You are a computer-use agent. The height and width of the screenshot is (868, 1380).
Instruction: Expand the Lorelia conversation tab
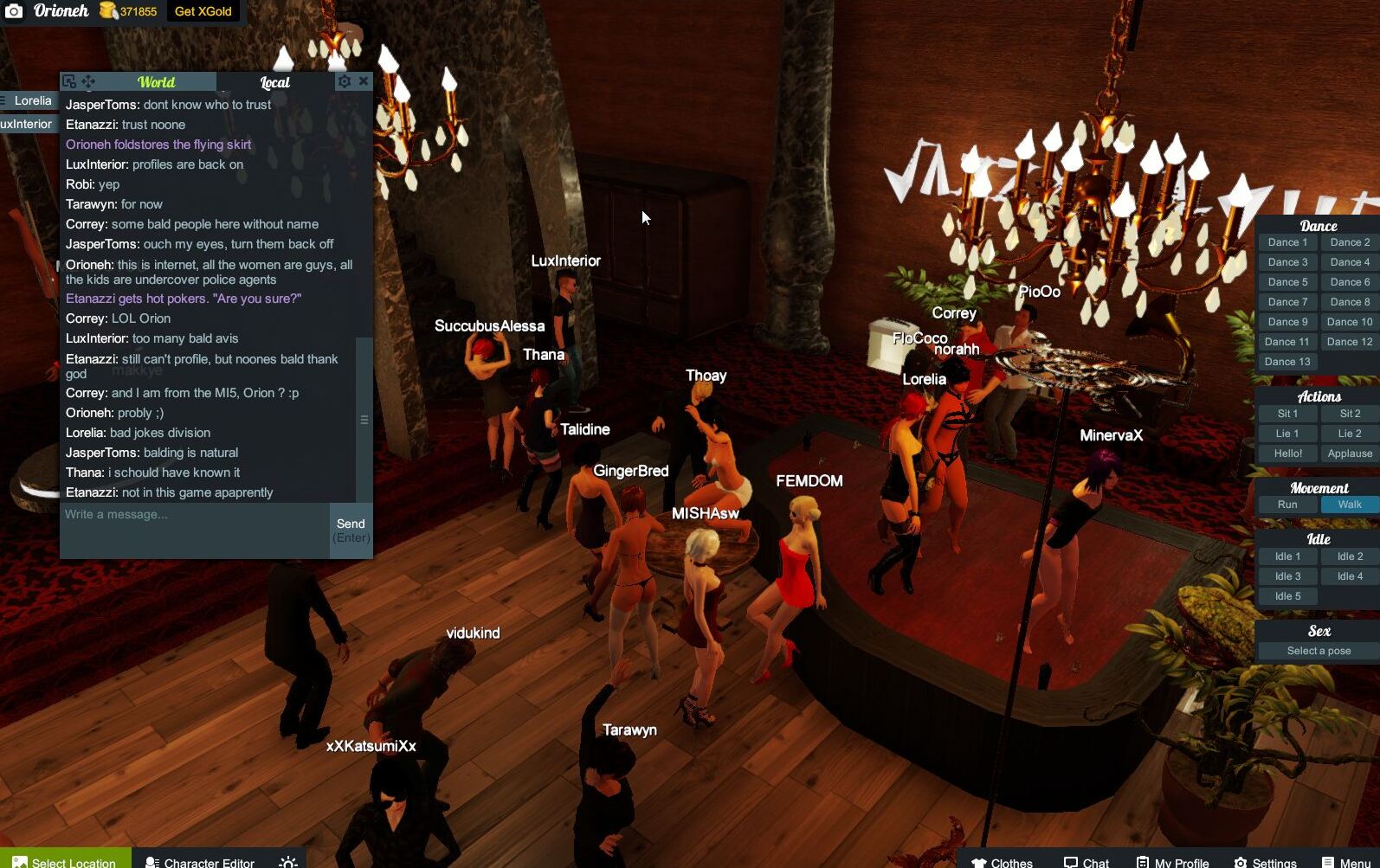[33, 100]
